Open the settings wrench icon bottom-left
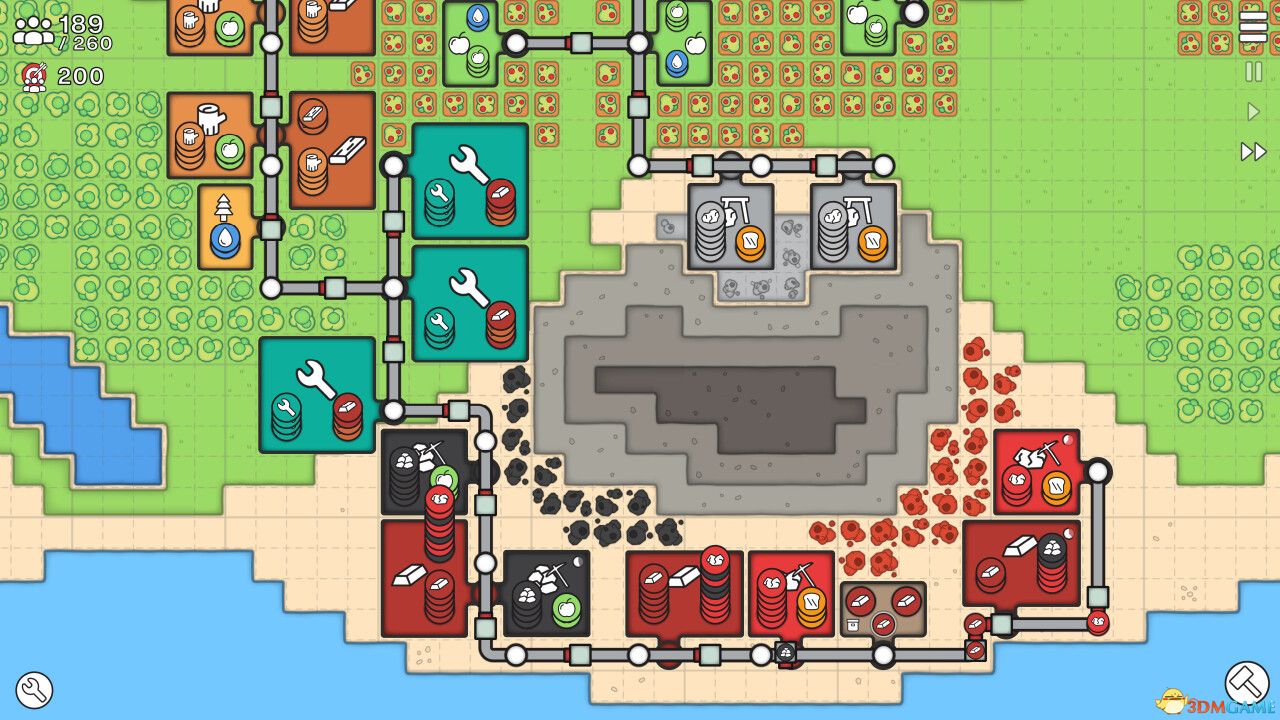Screen dimensions: 1280x720 click(x=35, y=688)
